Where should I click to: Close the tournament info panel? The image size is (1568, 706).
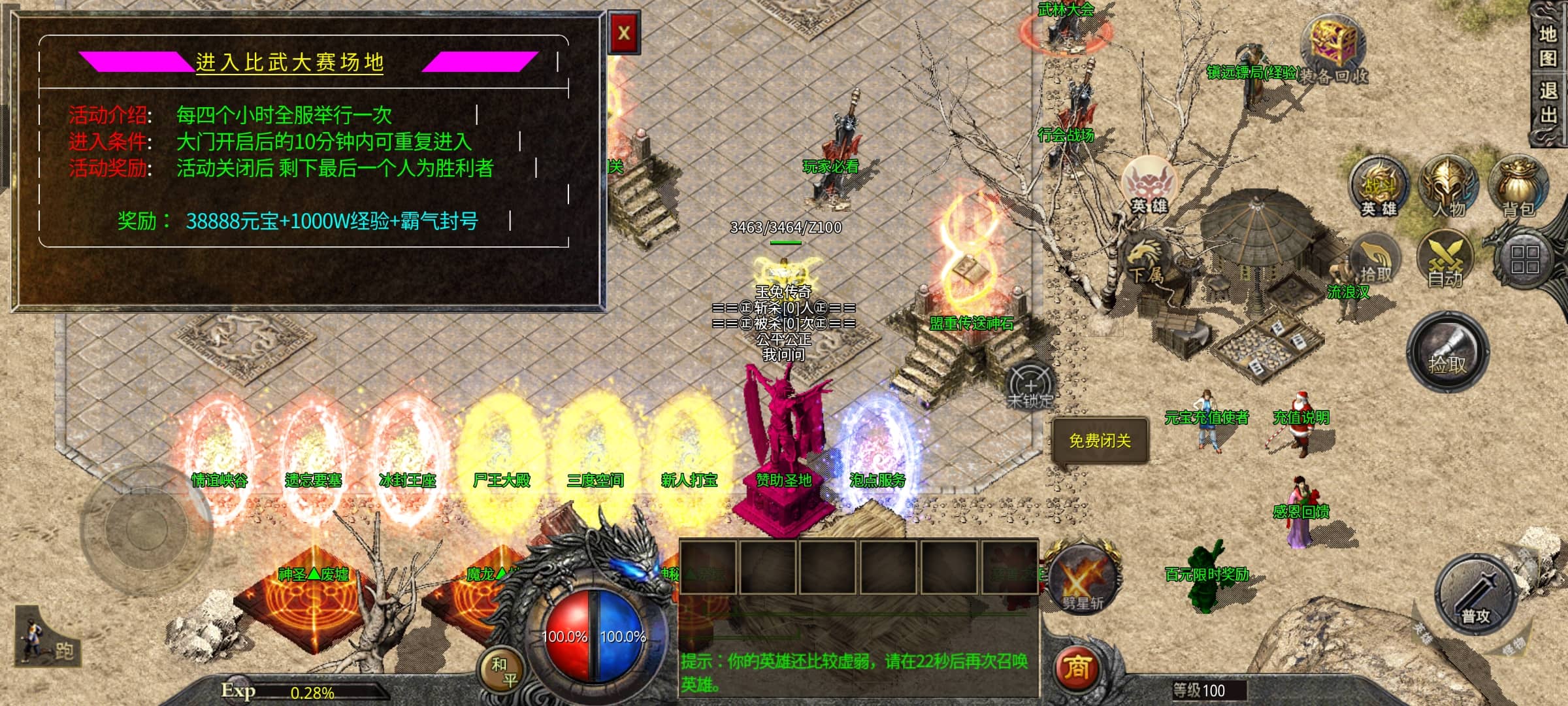[x=624, y=33]
